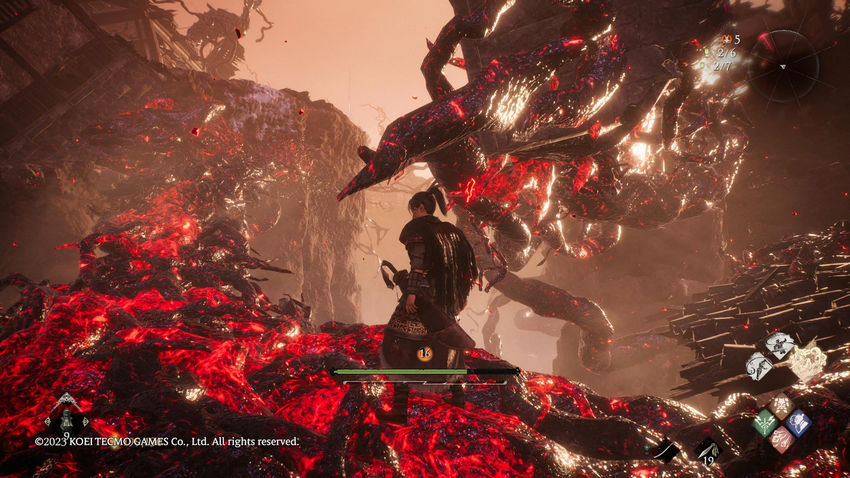Cast the brown earth spell icon
Image resolution: width=850 pixels, height=478 pixels.
click(x=781, y=406)
